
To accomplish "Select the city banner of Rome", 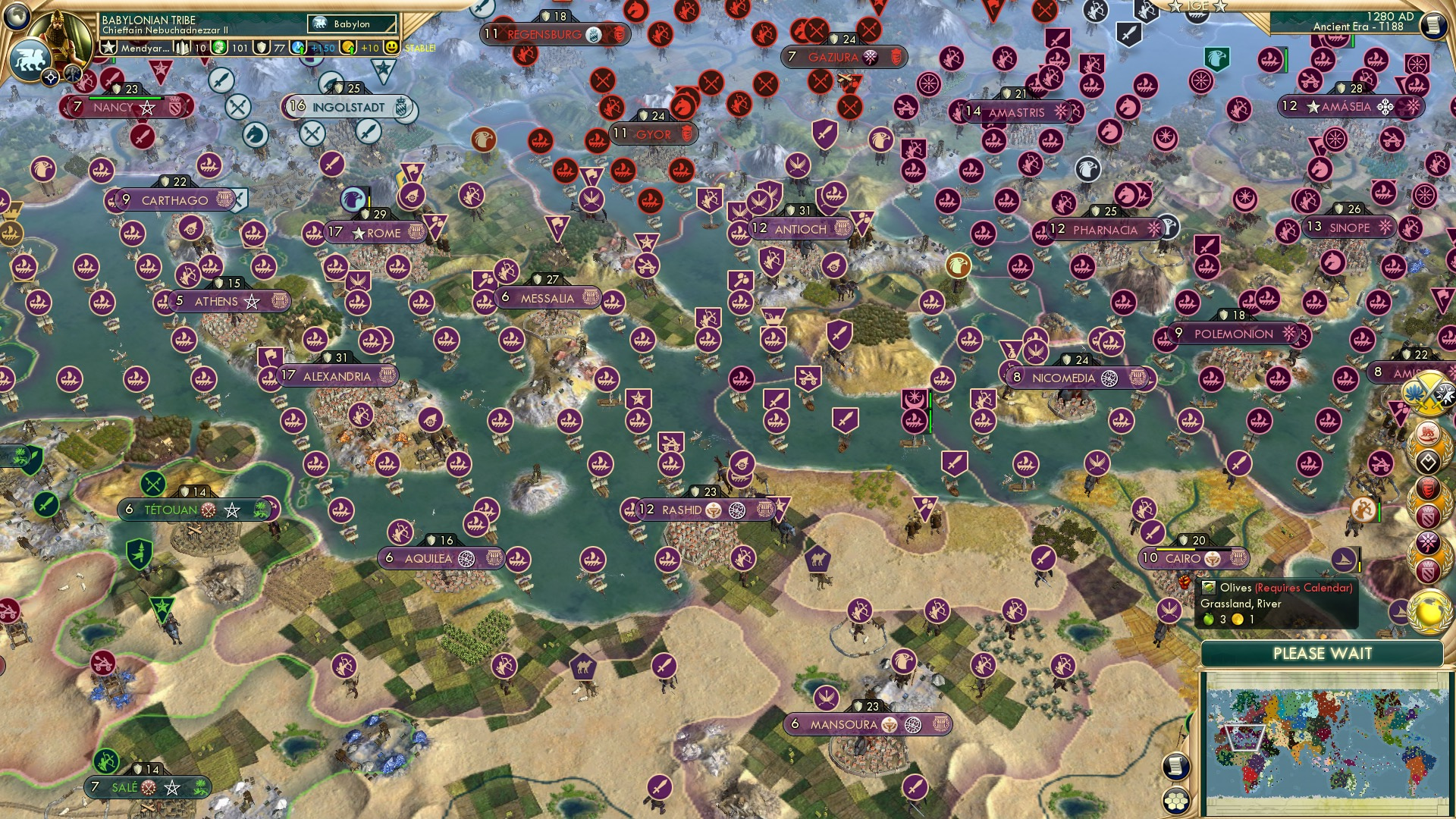I will click(375, 233).
